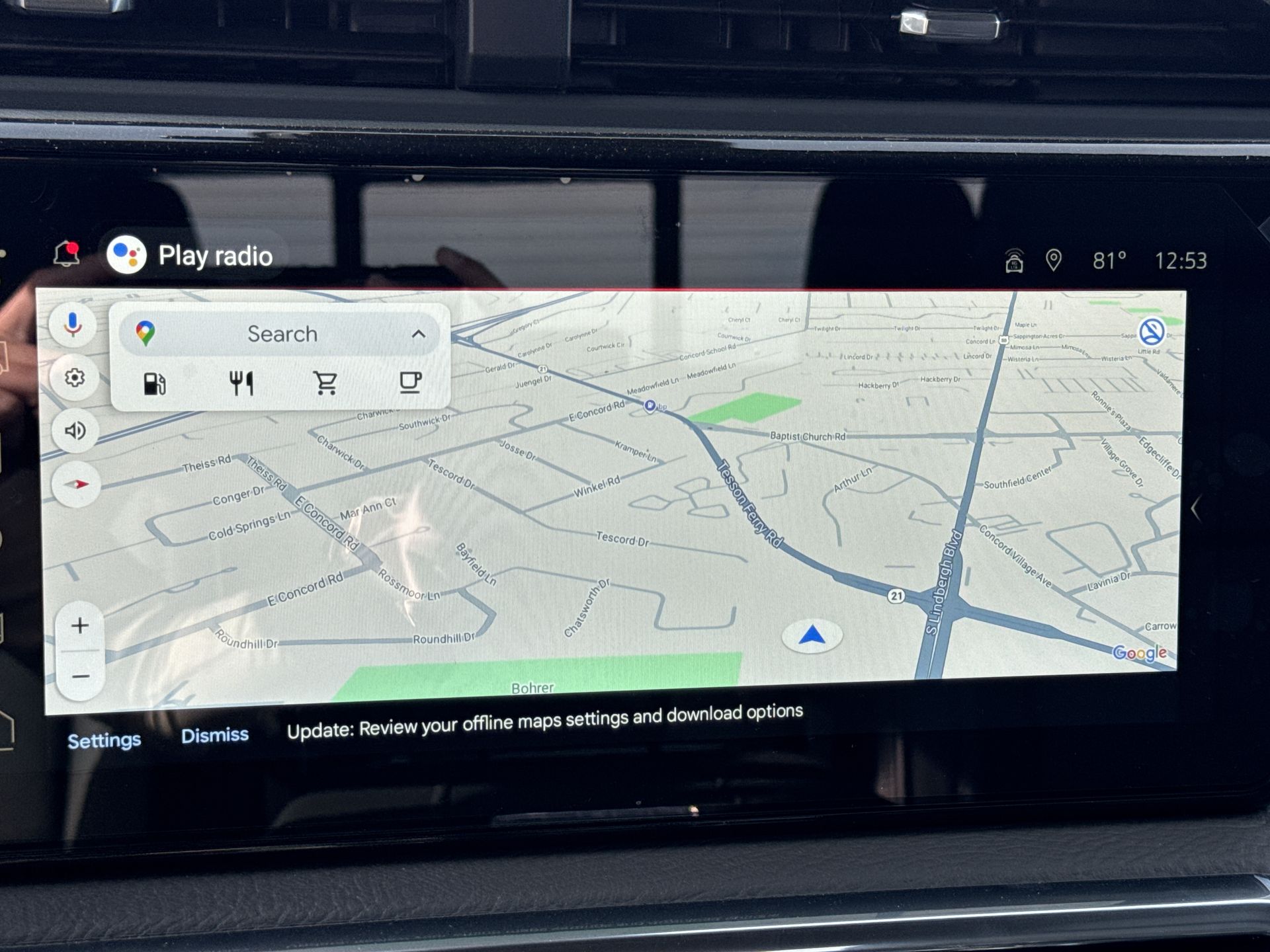1270x952 pixels.
Task: Zoom in on the map
Action: pos(80,625)
